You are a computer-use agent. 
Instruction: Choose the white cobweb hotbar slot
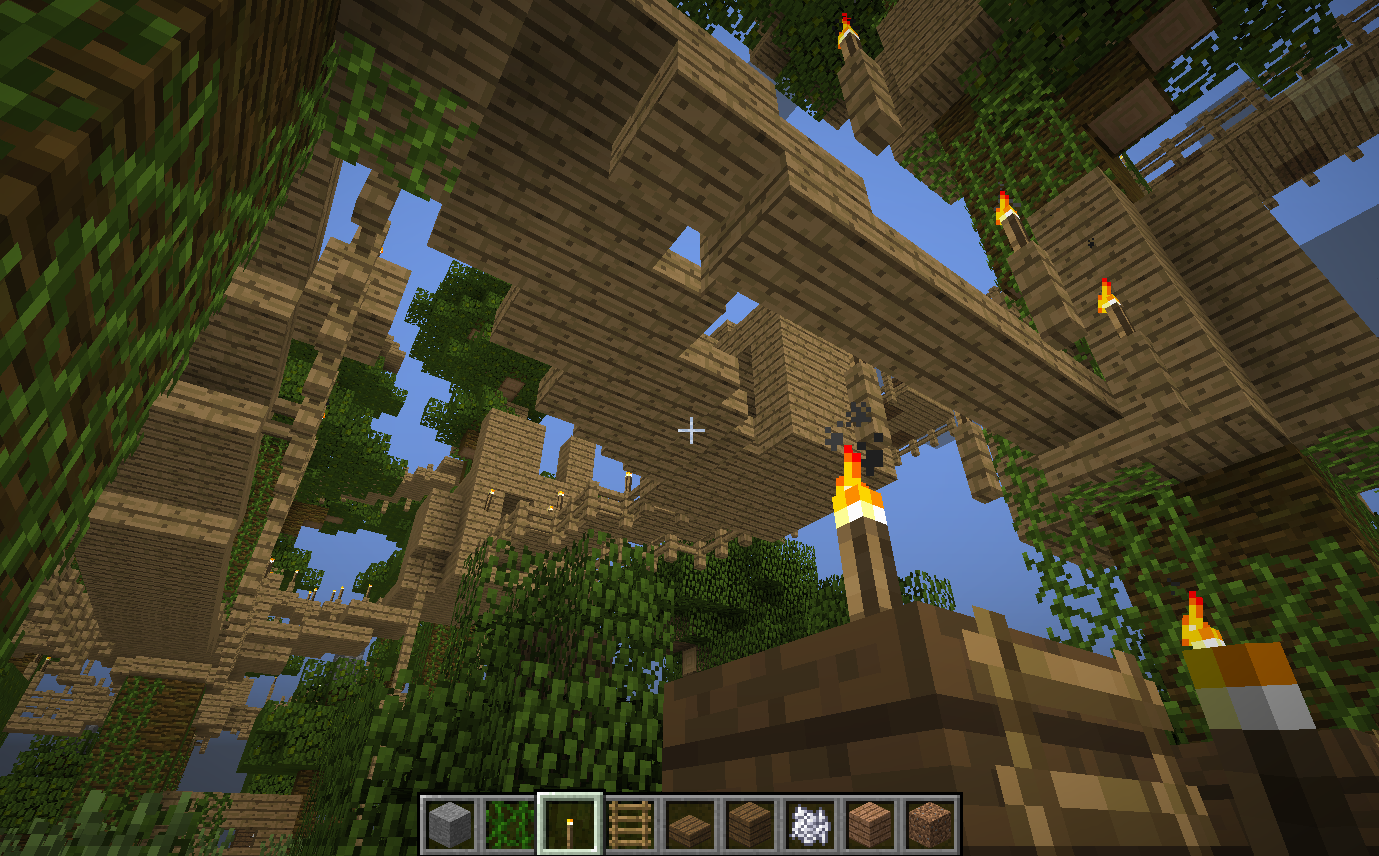(810, 825)
